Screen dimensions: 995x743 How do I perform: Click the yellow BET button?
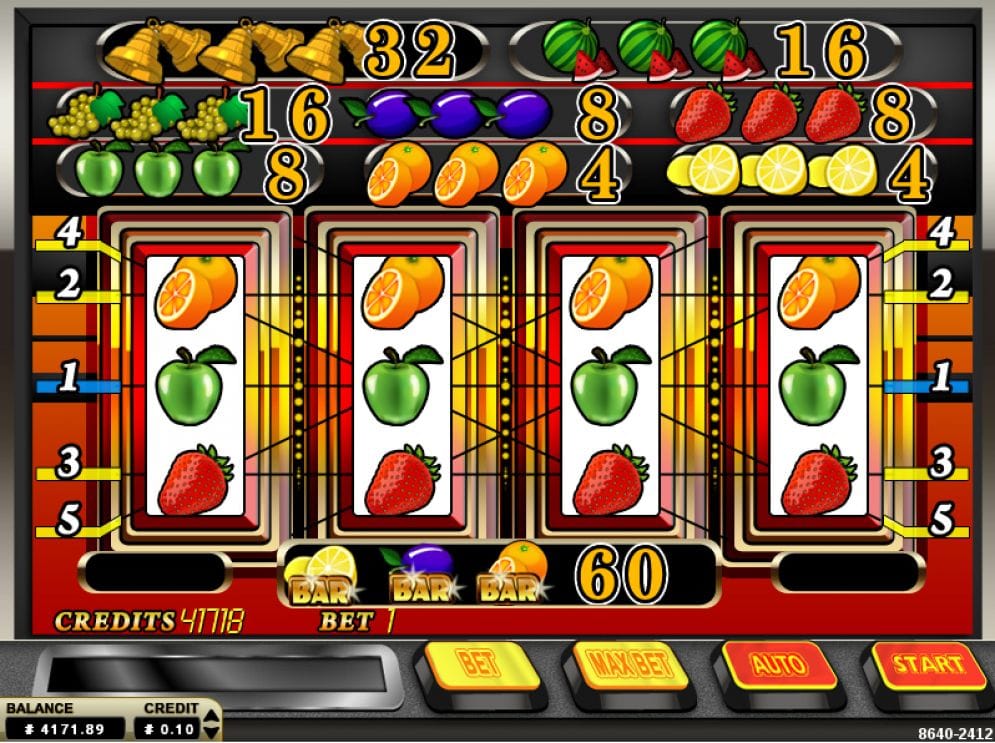479,662
